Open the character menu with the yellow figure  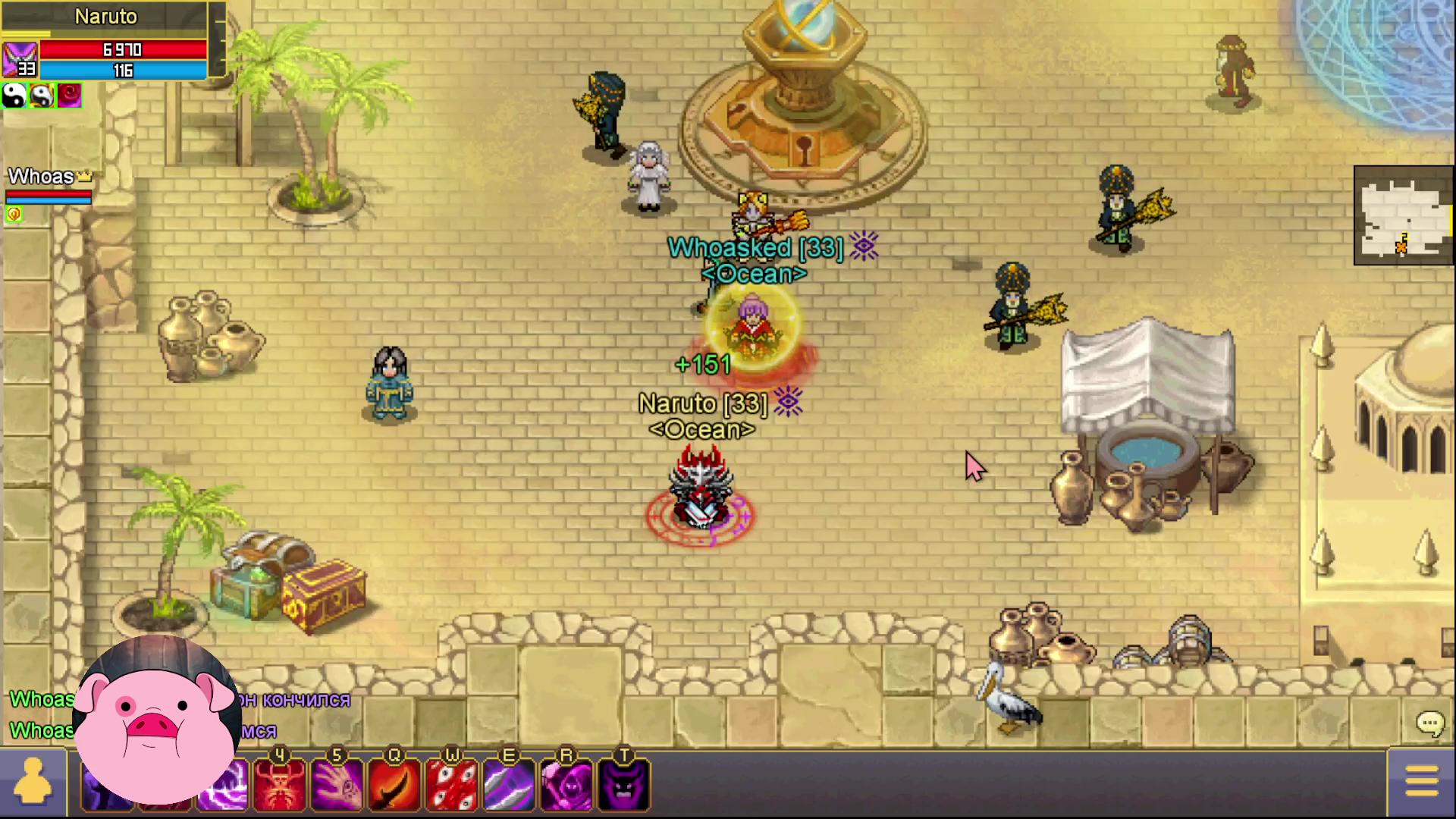[33, 783]
